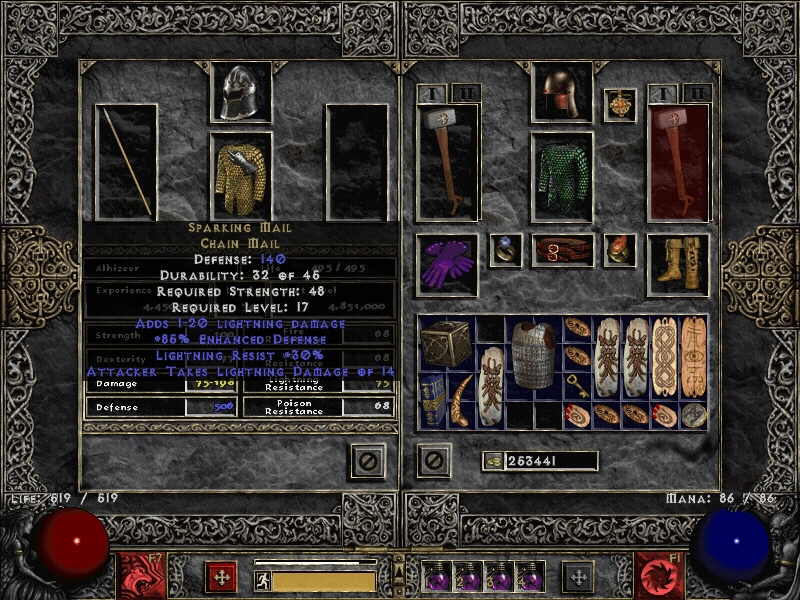Select the mercenary's steel helmet
This screenshot has height=600, width=800.
[240, 93]
